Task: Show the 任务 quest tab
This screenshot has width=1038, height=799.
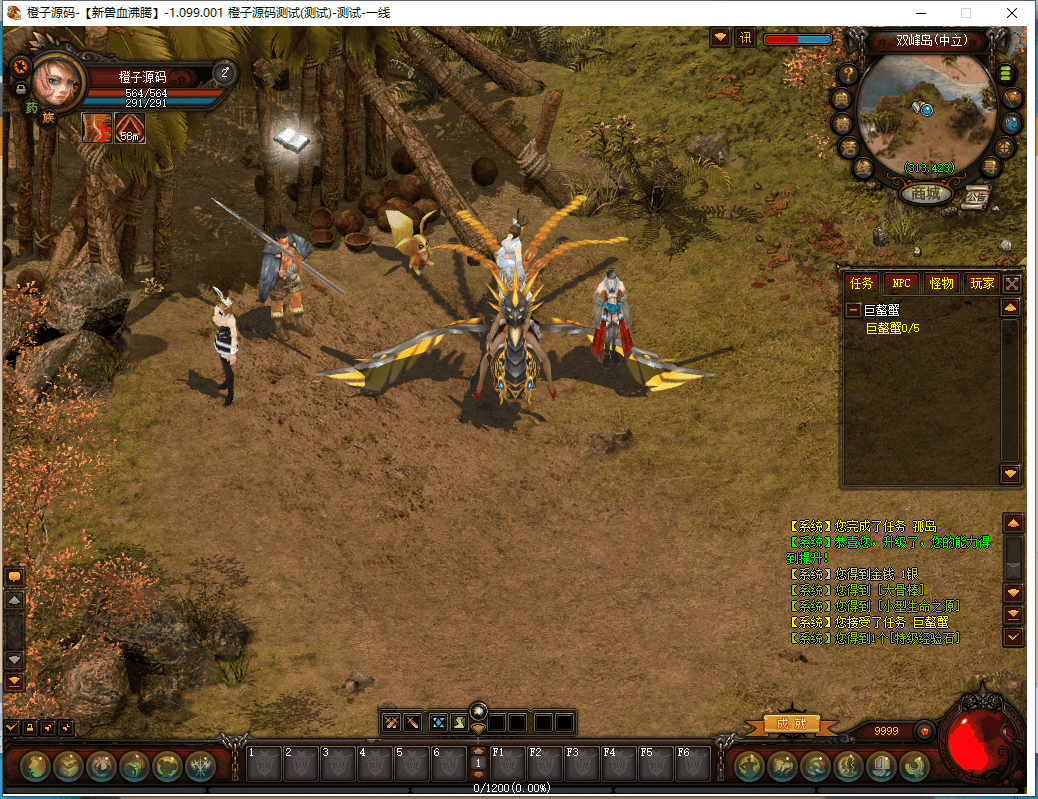Action: tap(861, 283)
